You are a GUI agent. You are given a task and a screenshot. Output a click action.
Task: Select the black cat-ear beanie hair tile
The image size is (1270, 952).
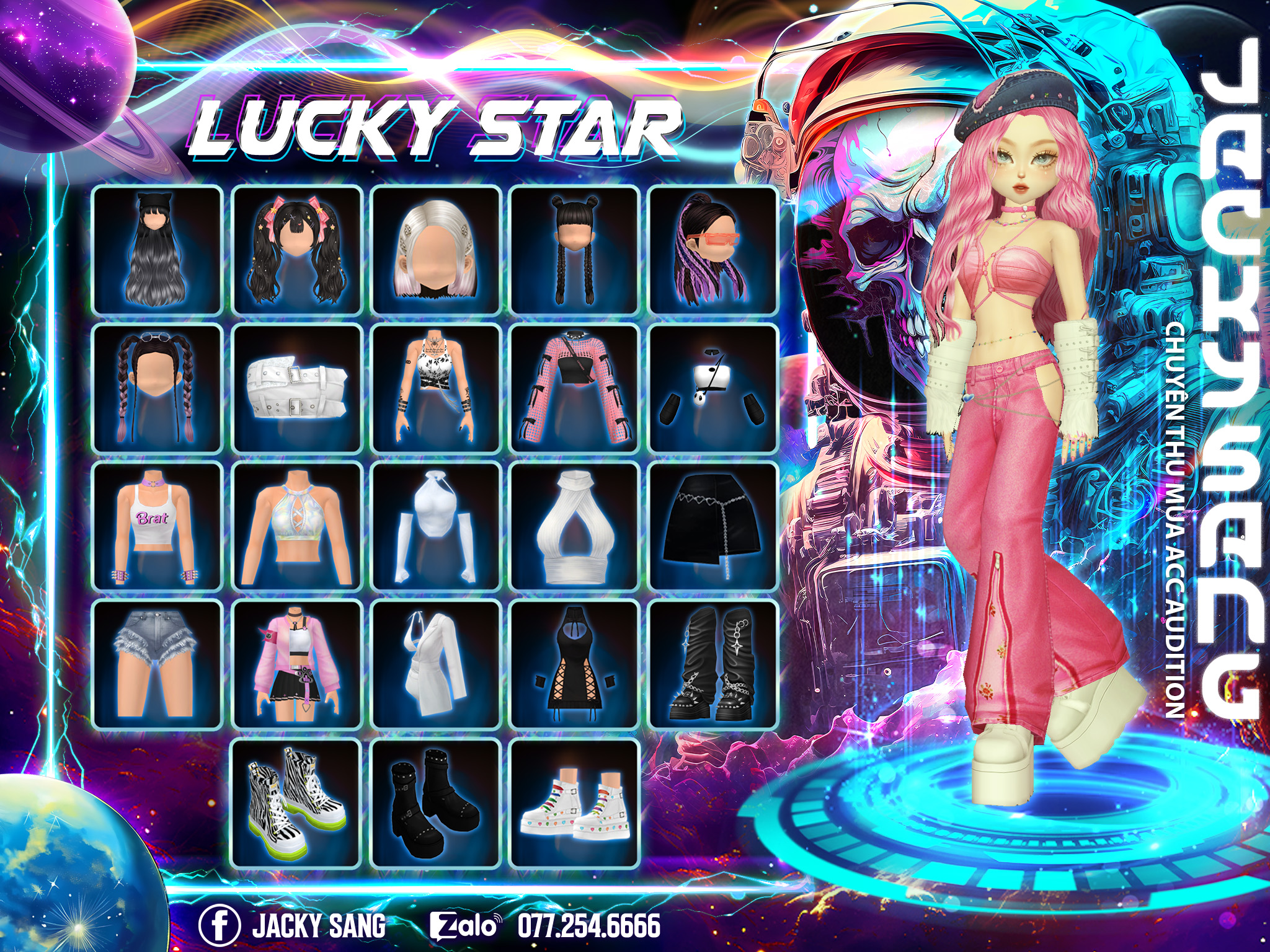[x=157, y=250]
